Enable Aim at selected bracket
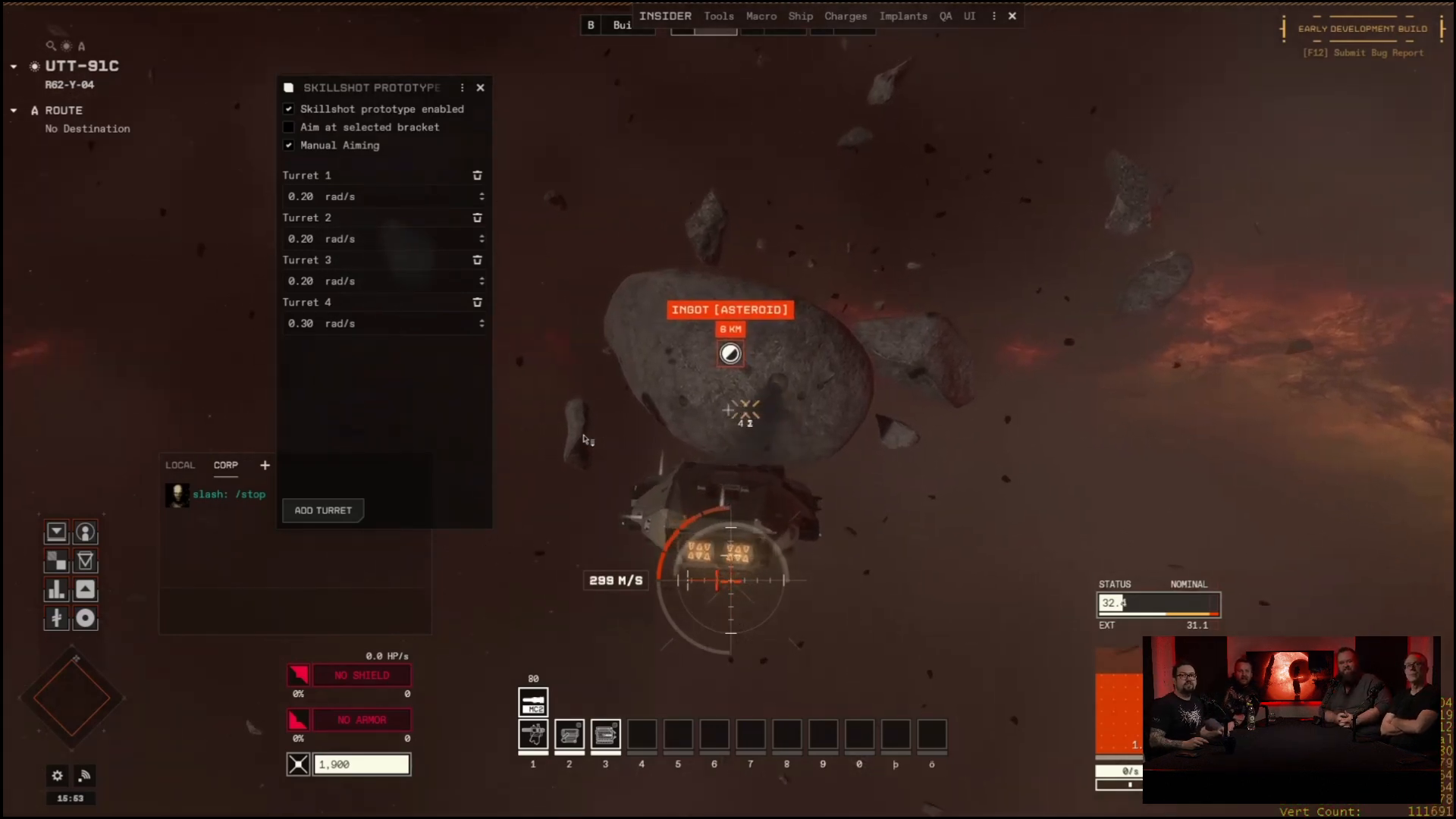 point(289,127)
